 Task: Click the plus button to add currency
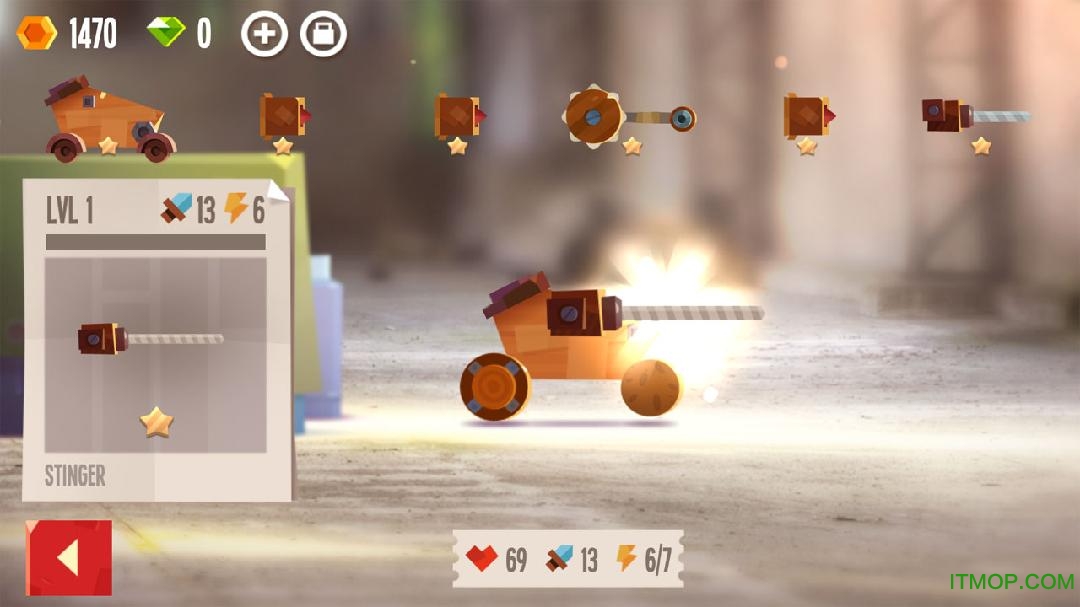[x=264, y=35]
